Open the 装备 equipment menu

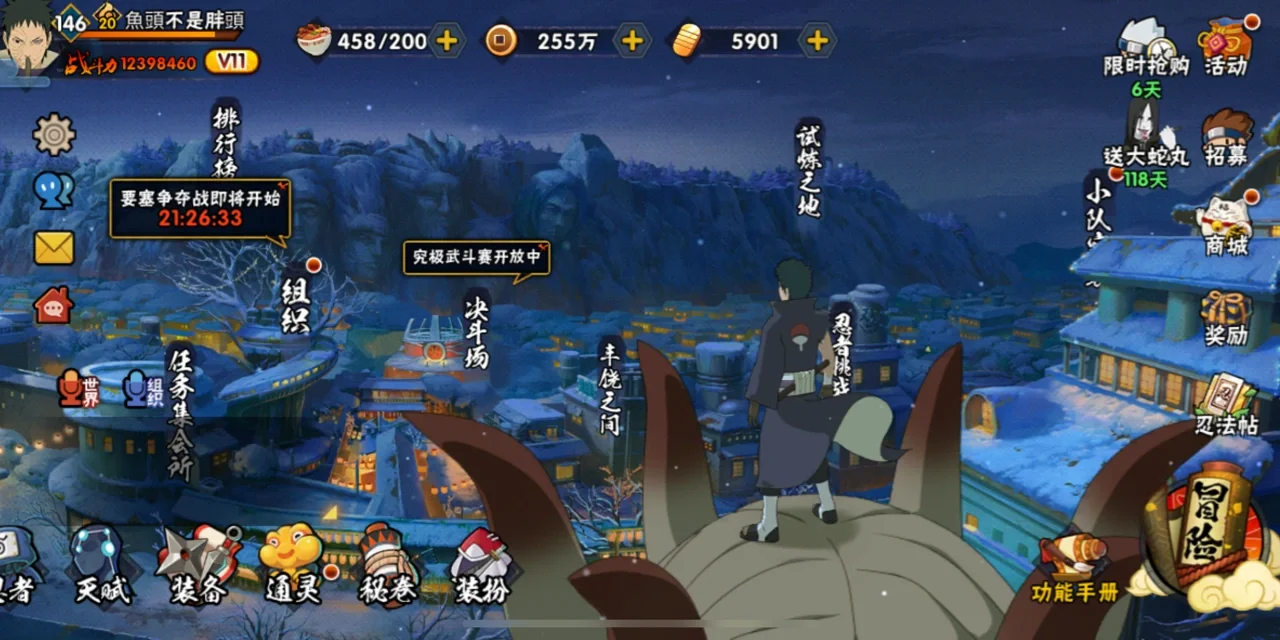197,566
